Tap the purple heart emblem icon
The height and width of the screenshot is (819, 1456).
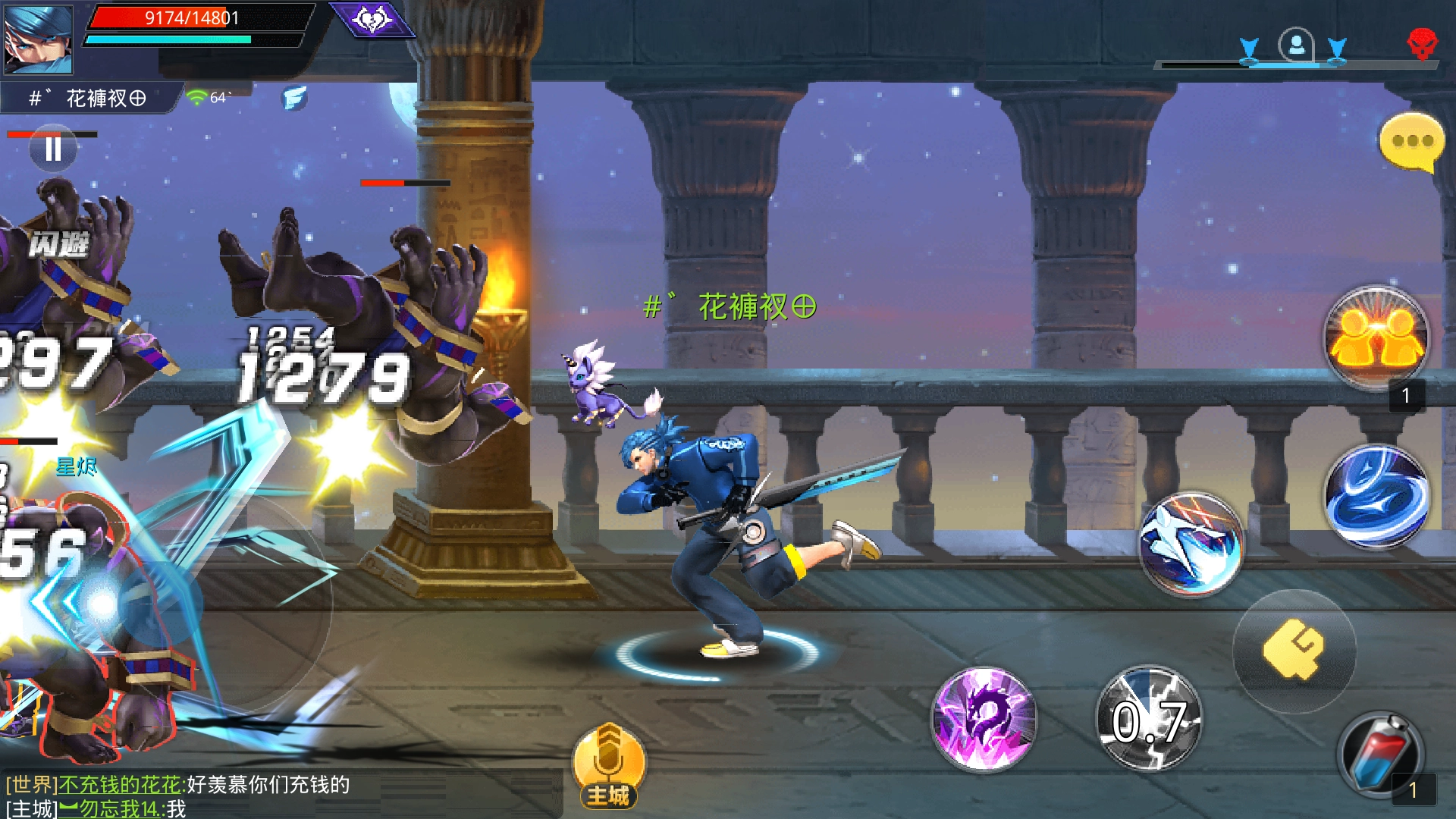tap(372, 19)
